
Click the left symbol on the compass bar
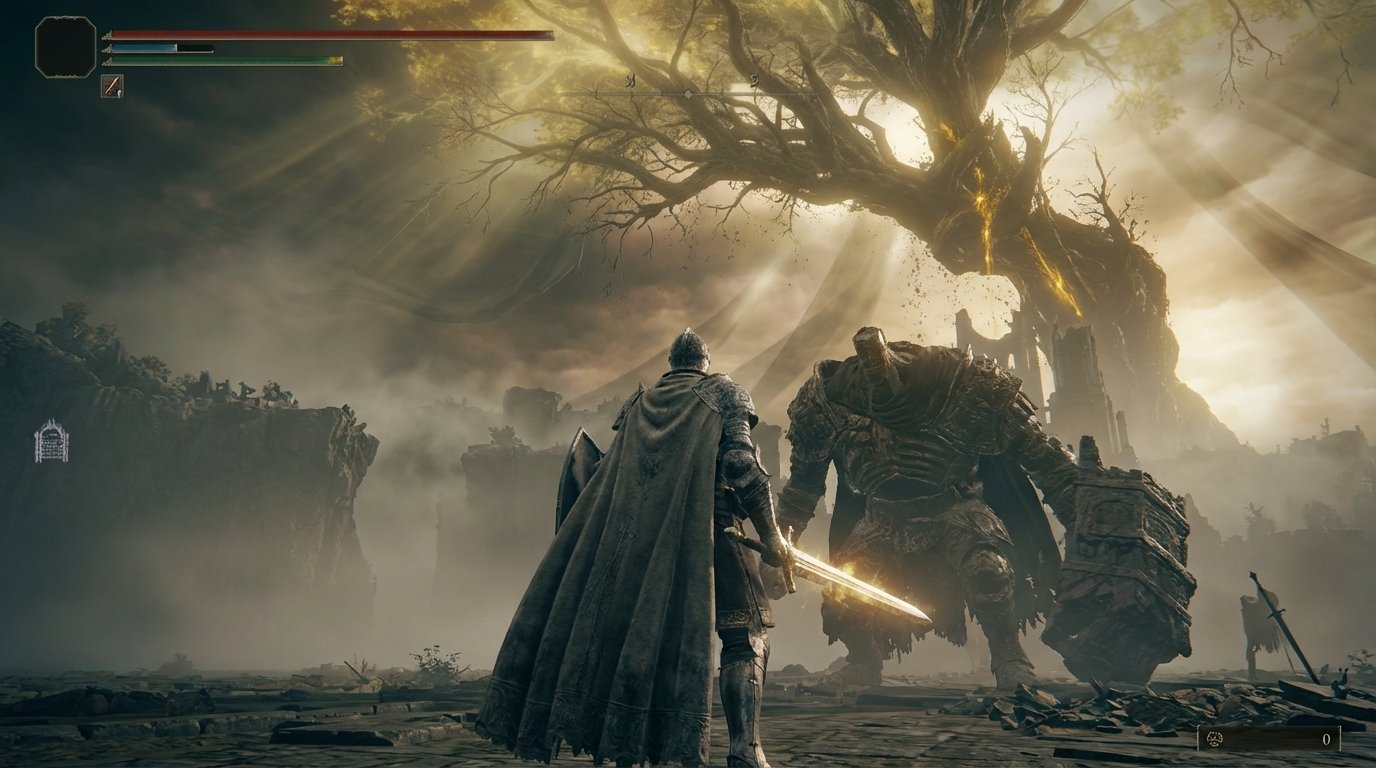[x=630, y=81]
